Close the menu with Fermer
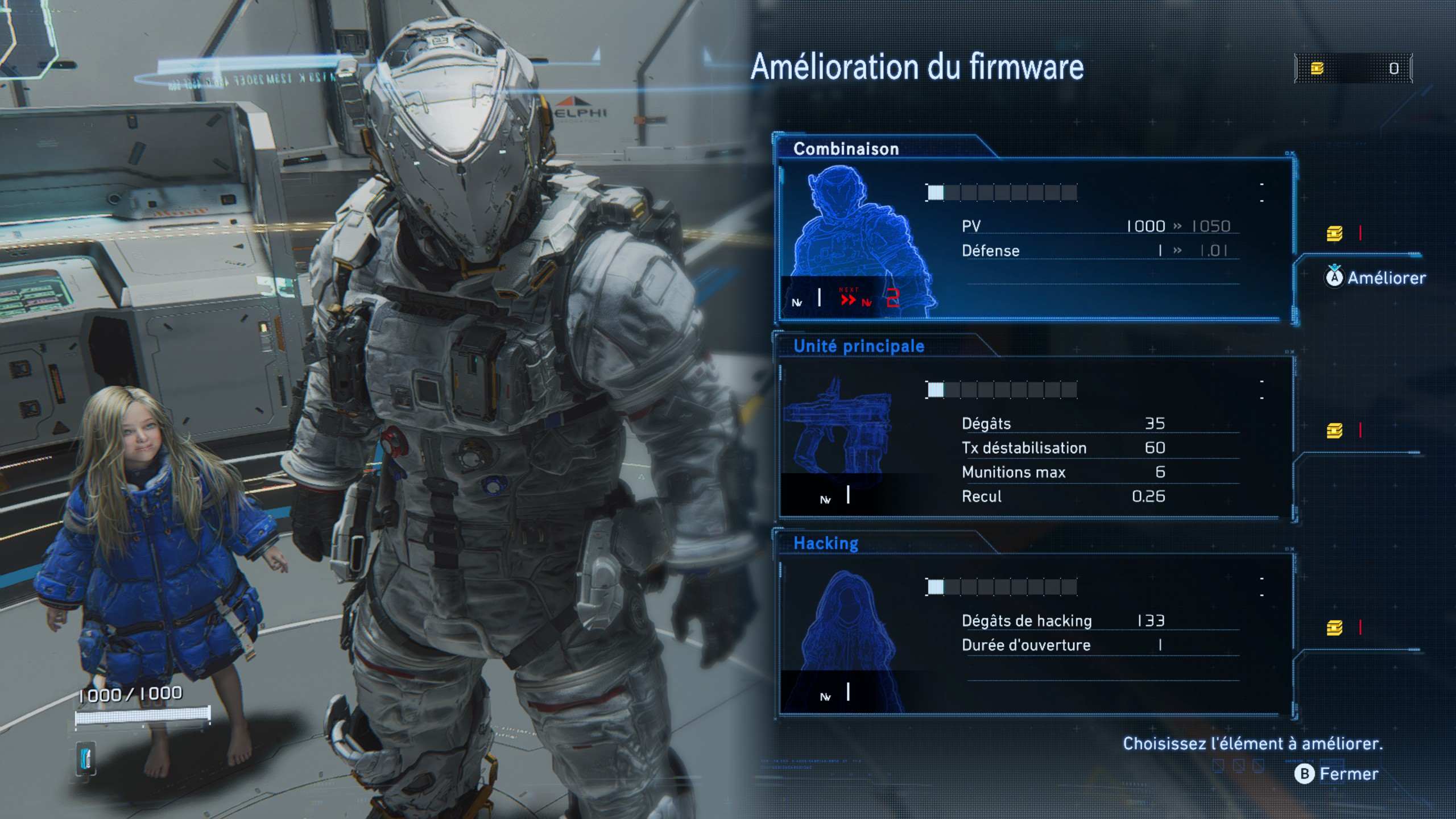This screenshot has height=819, width=1456. [1338, 773]
